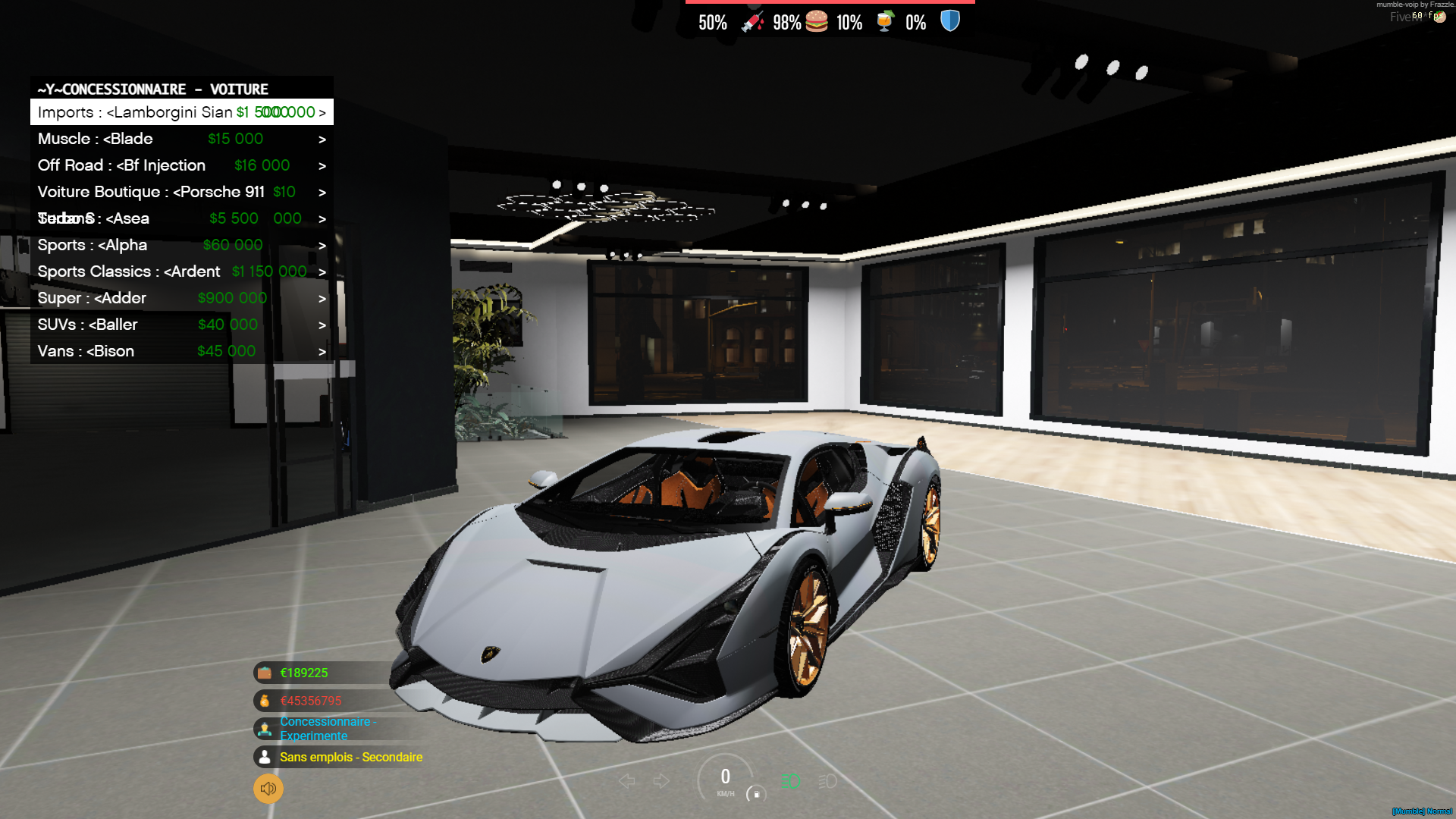Screen dimensions: 1456x819
Task: Expand the Muscle Blade category chevron
Action: [322, 139]
